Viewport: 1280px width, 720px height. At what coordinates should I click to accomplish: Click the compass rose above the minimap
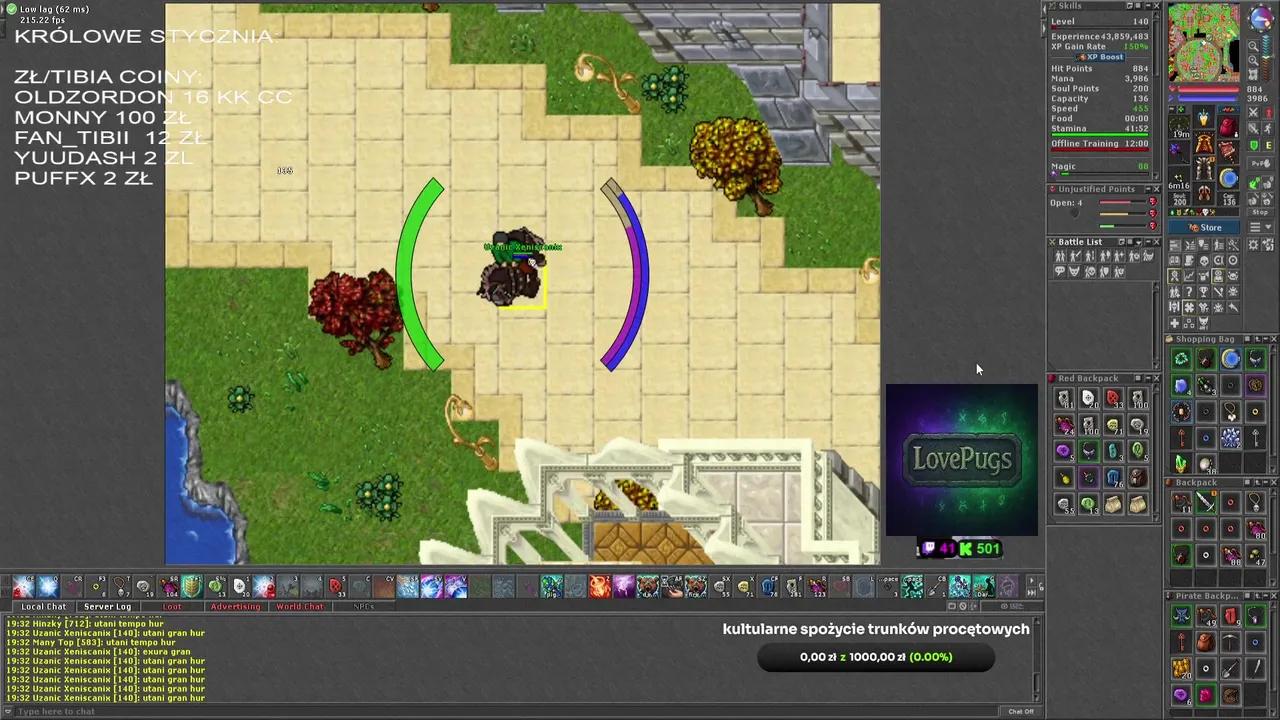(1260, 17)
